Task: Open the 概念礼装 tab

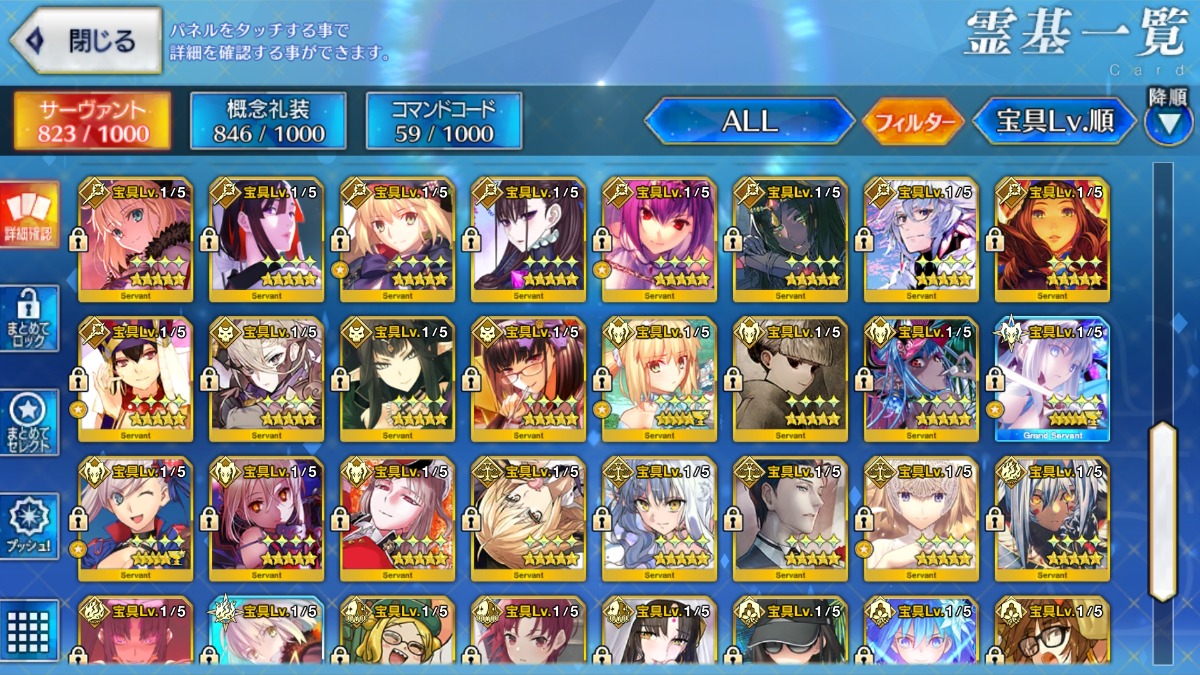Action: point(268,121)
